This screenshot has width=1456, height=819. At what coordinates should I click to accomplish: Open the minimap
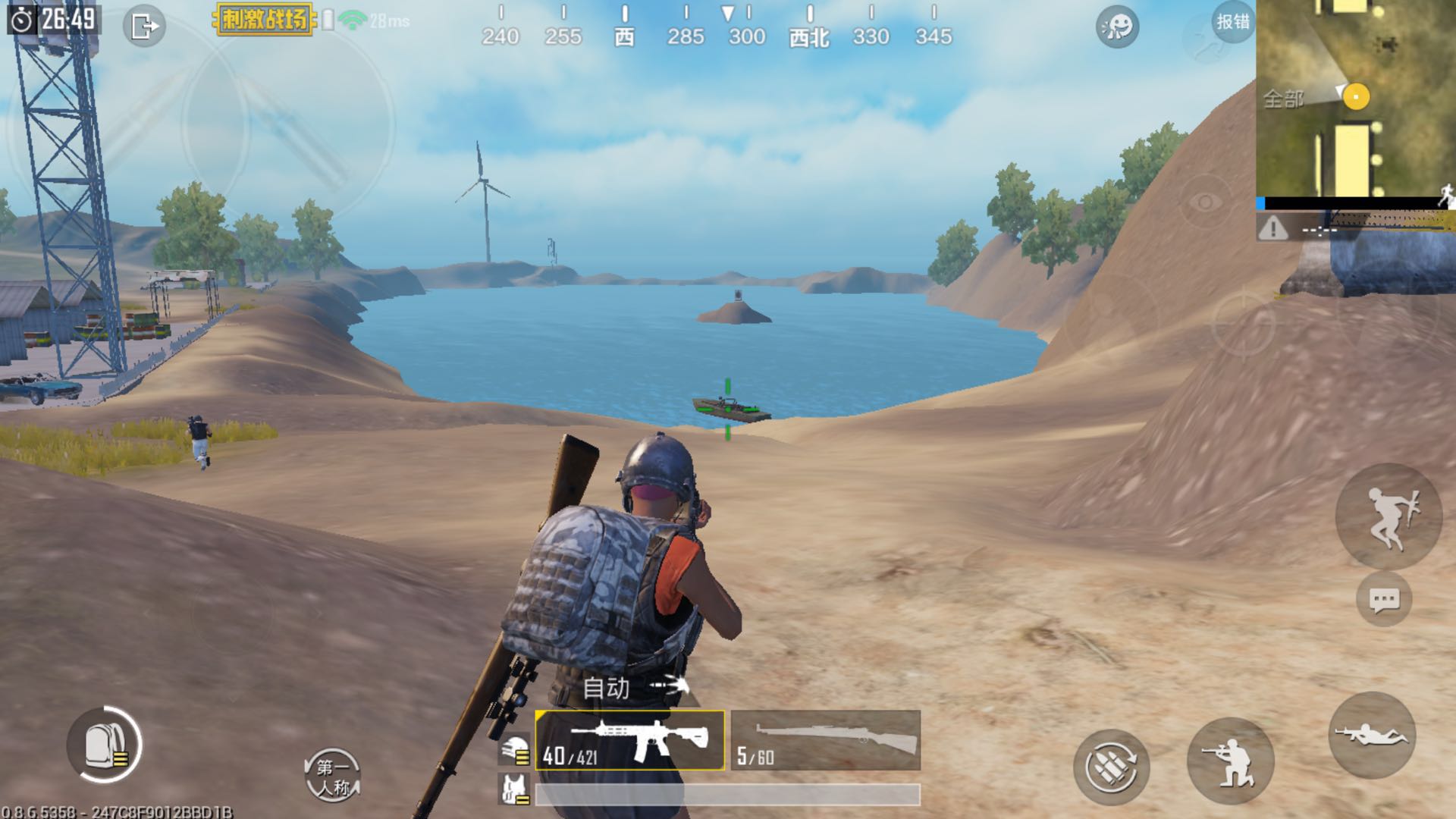1356,97
